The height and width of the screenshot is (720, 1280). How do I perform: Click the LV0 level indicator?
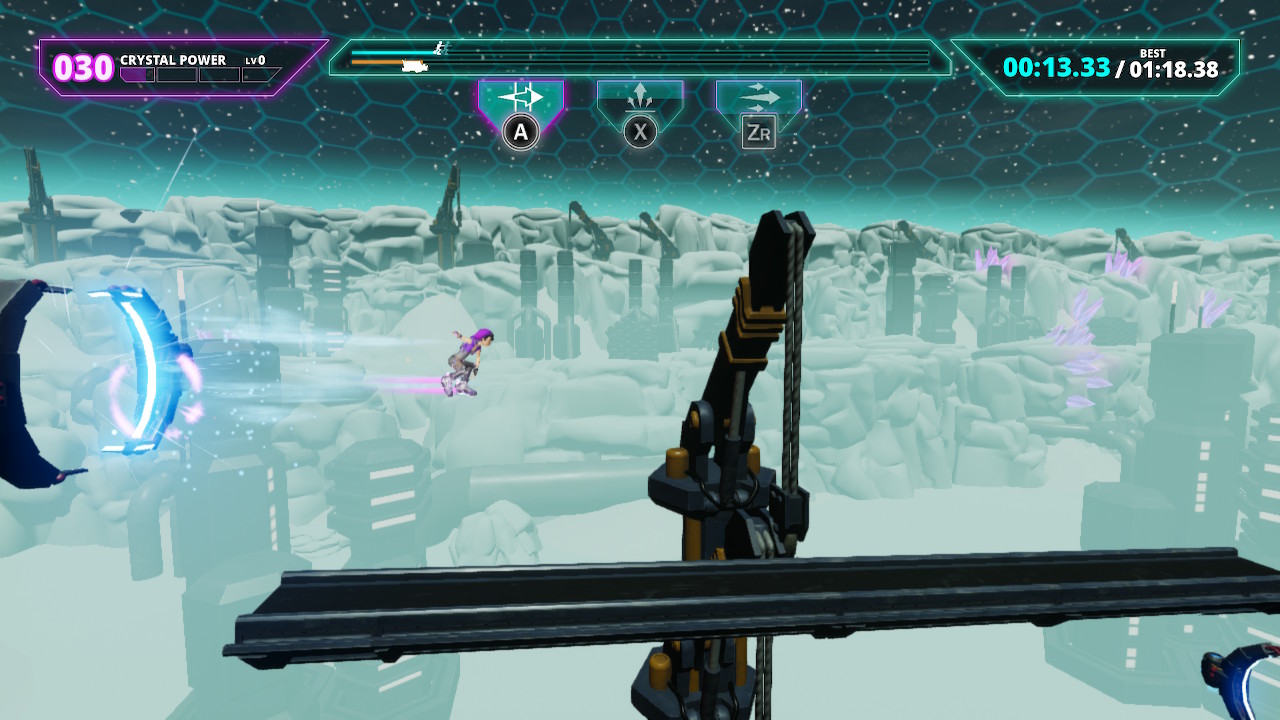[x=253, y=60]
